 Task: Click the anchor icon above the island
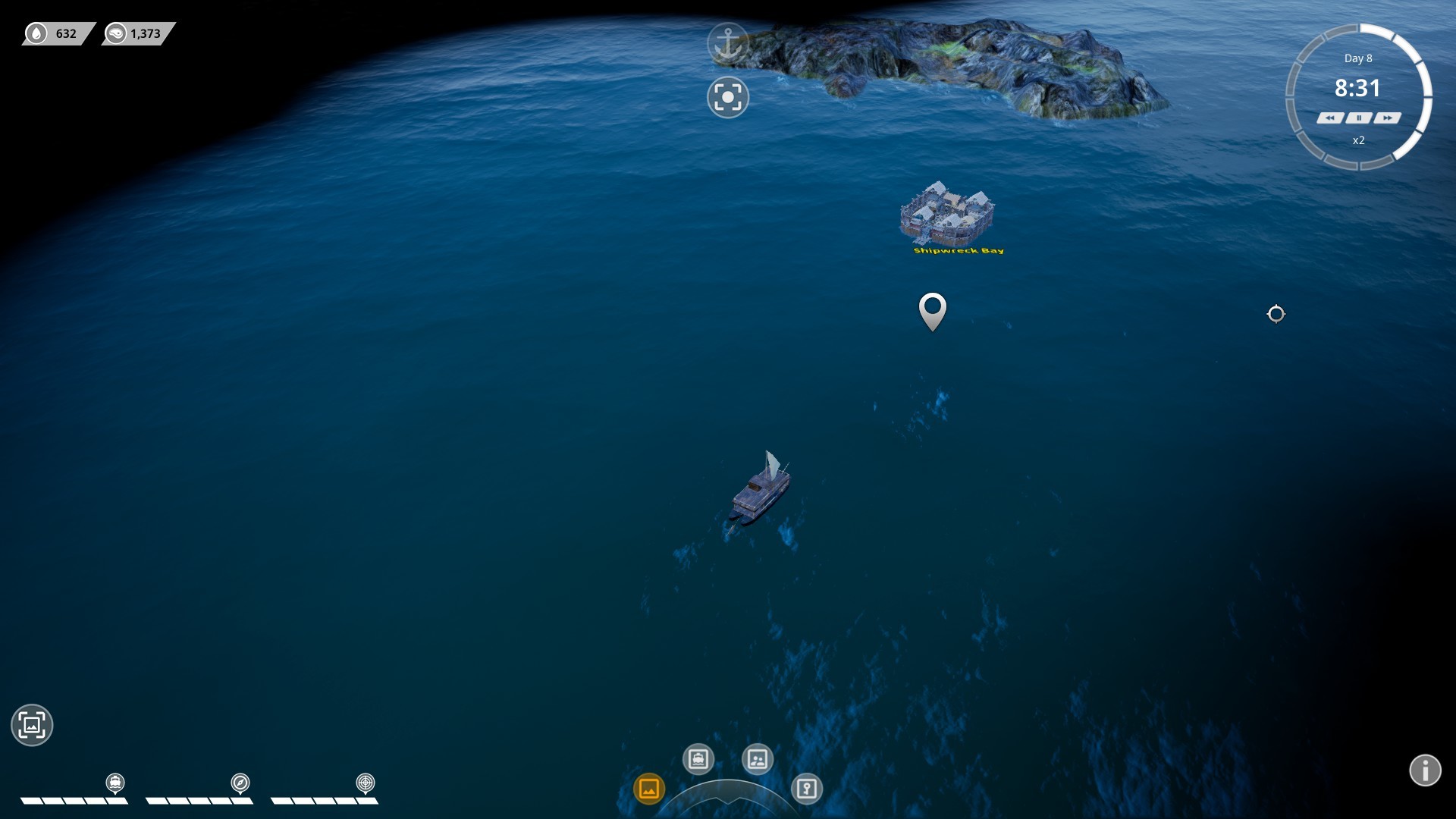point(727,42)
